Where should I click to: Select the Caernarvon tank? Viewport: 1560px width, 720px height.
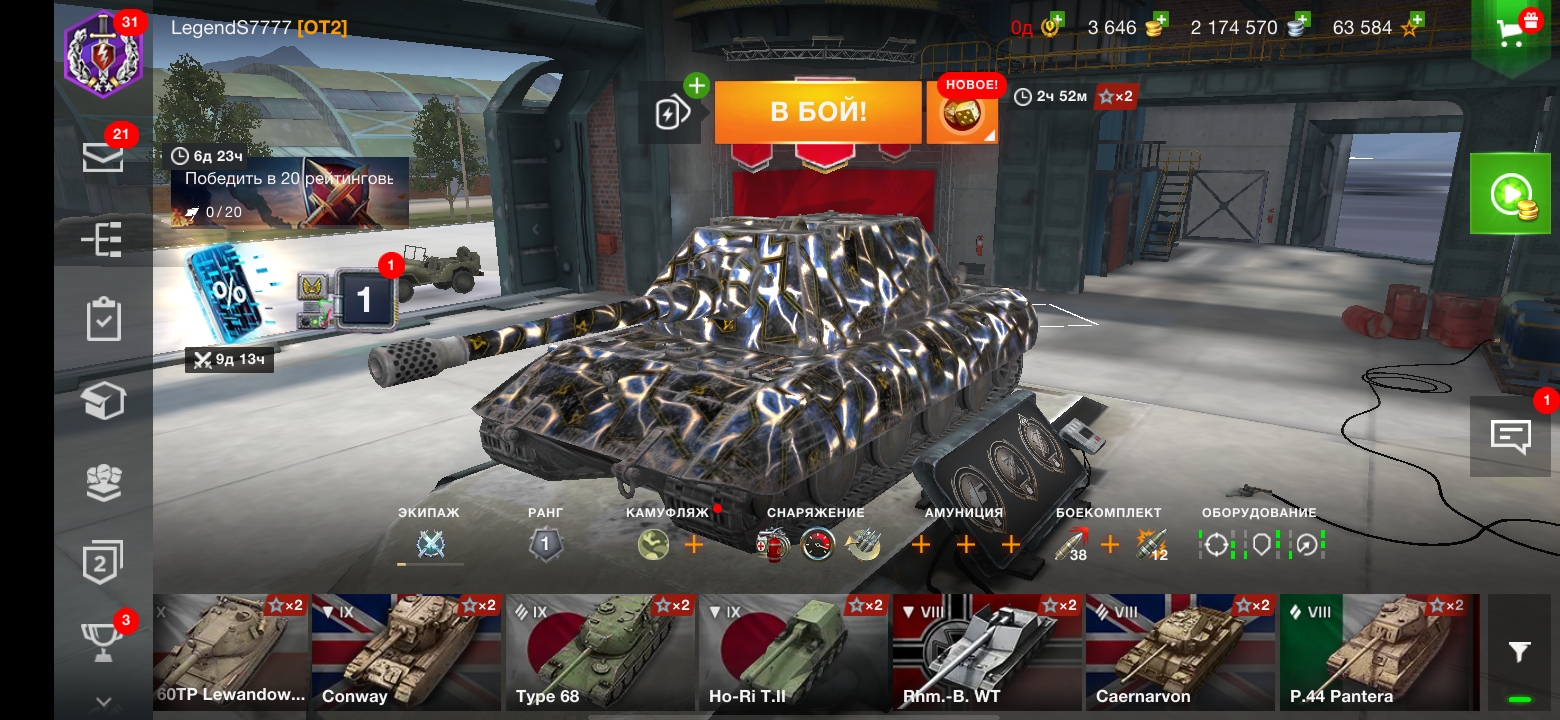pyautogui.click(x=1182, y=652)
